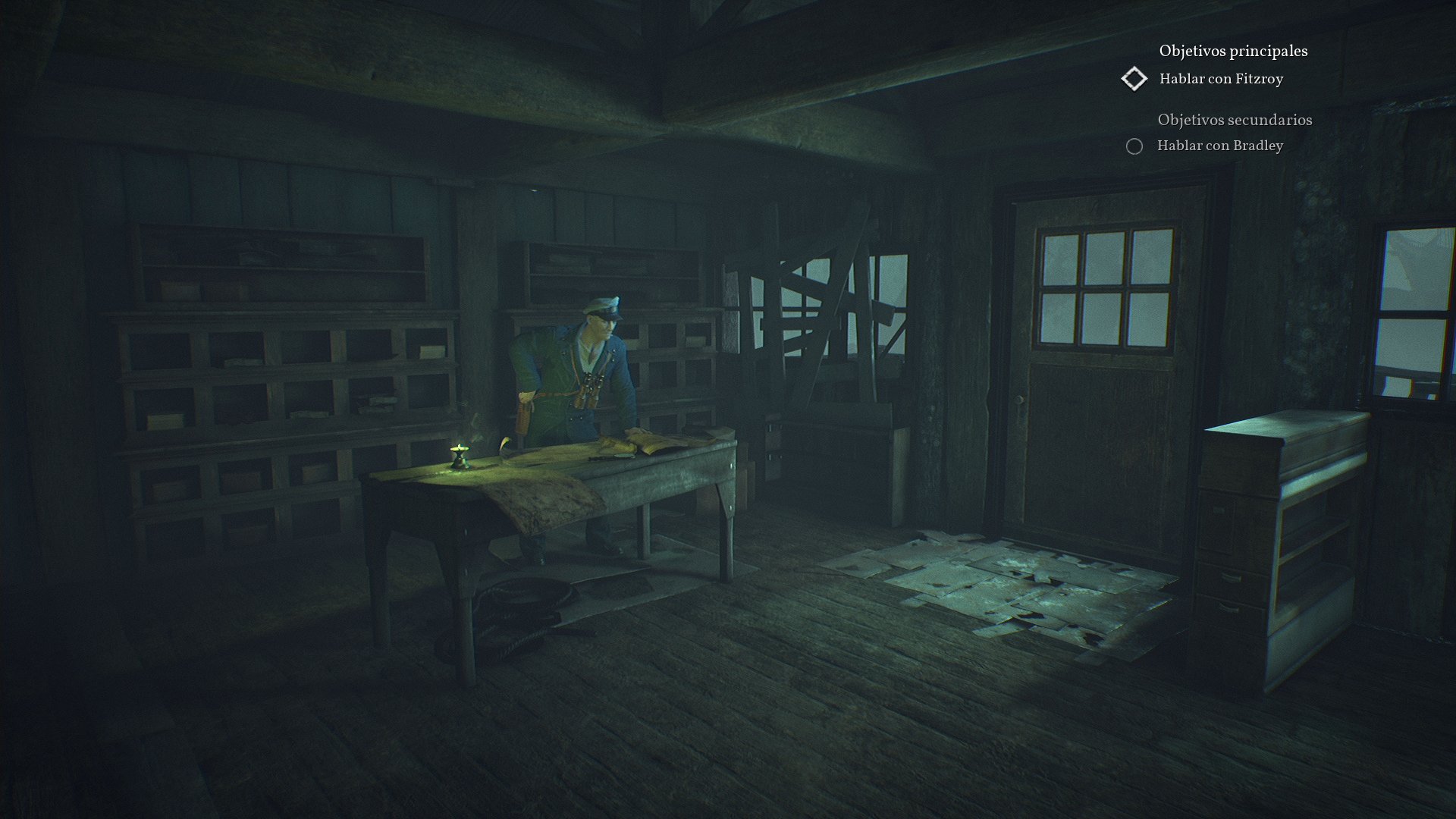Image resolution: width=1456 pixels, height=819 pixels.
Task: Click the Hablar con Bradley objective text
Action: (x=1219, y=146)
